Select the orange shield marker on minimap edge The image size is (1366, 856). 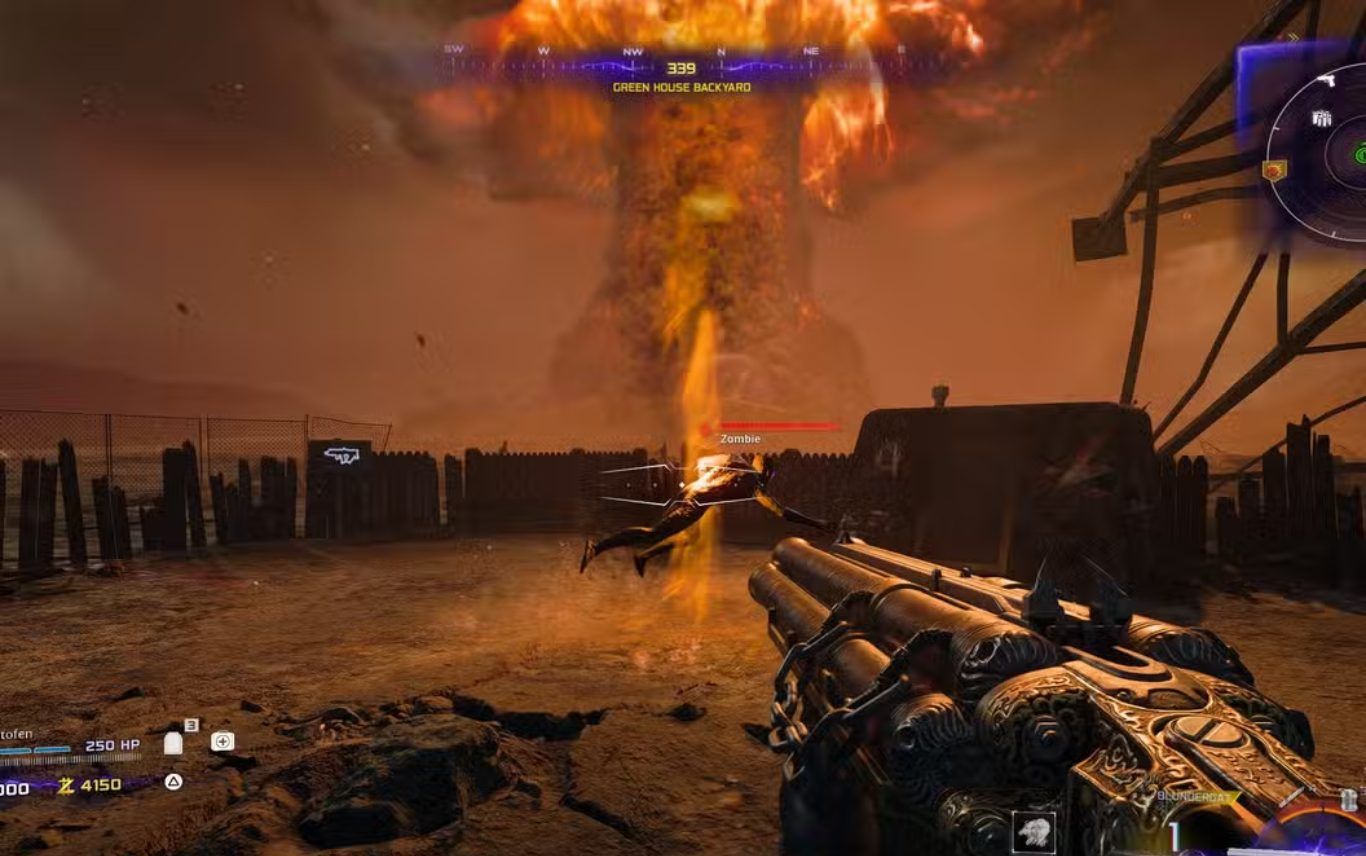1274,170
